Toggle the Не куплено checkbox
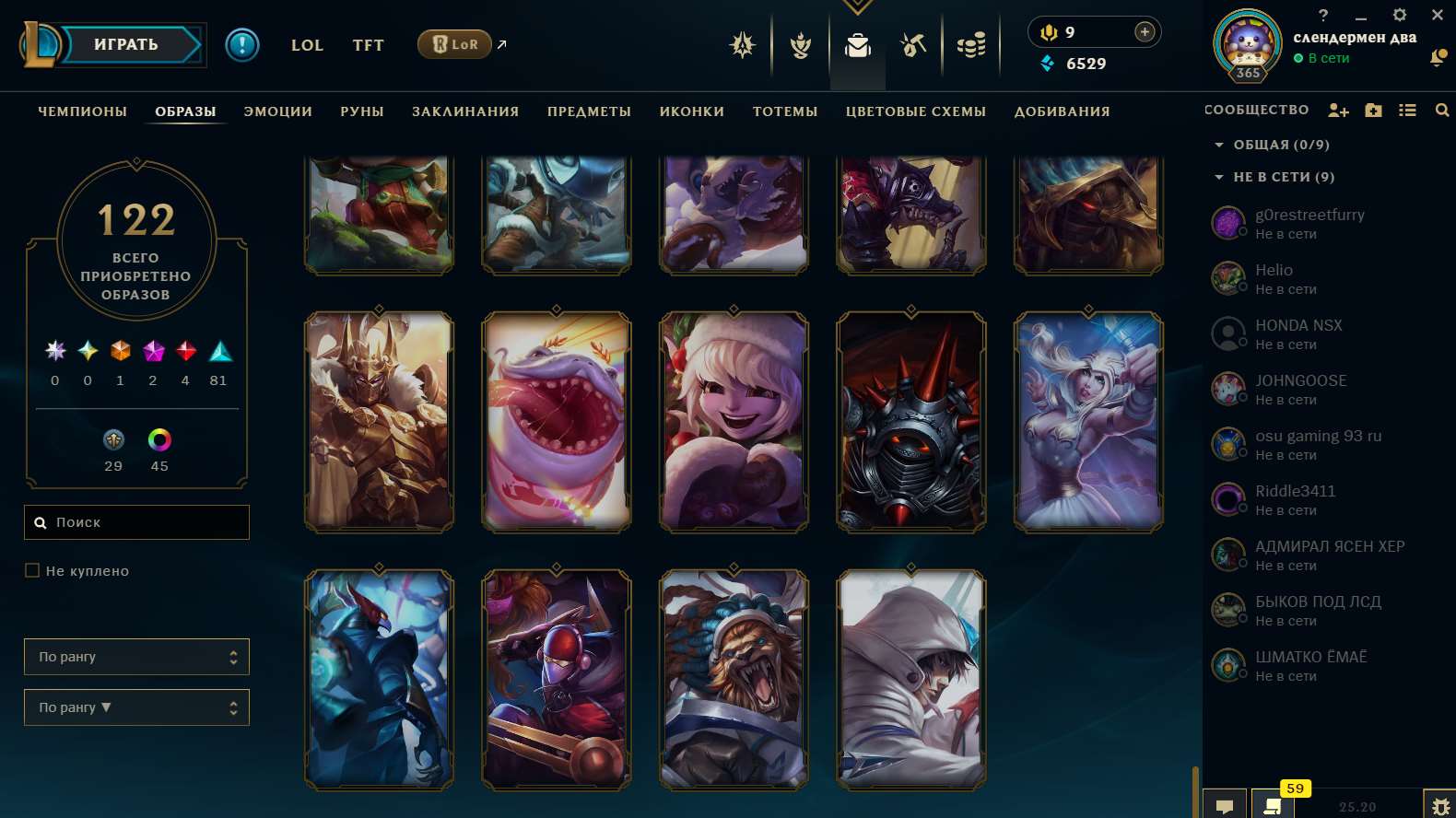The width and height of the screenshot is (1456, 818). pyautogui.click(x=32, y=570)
